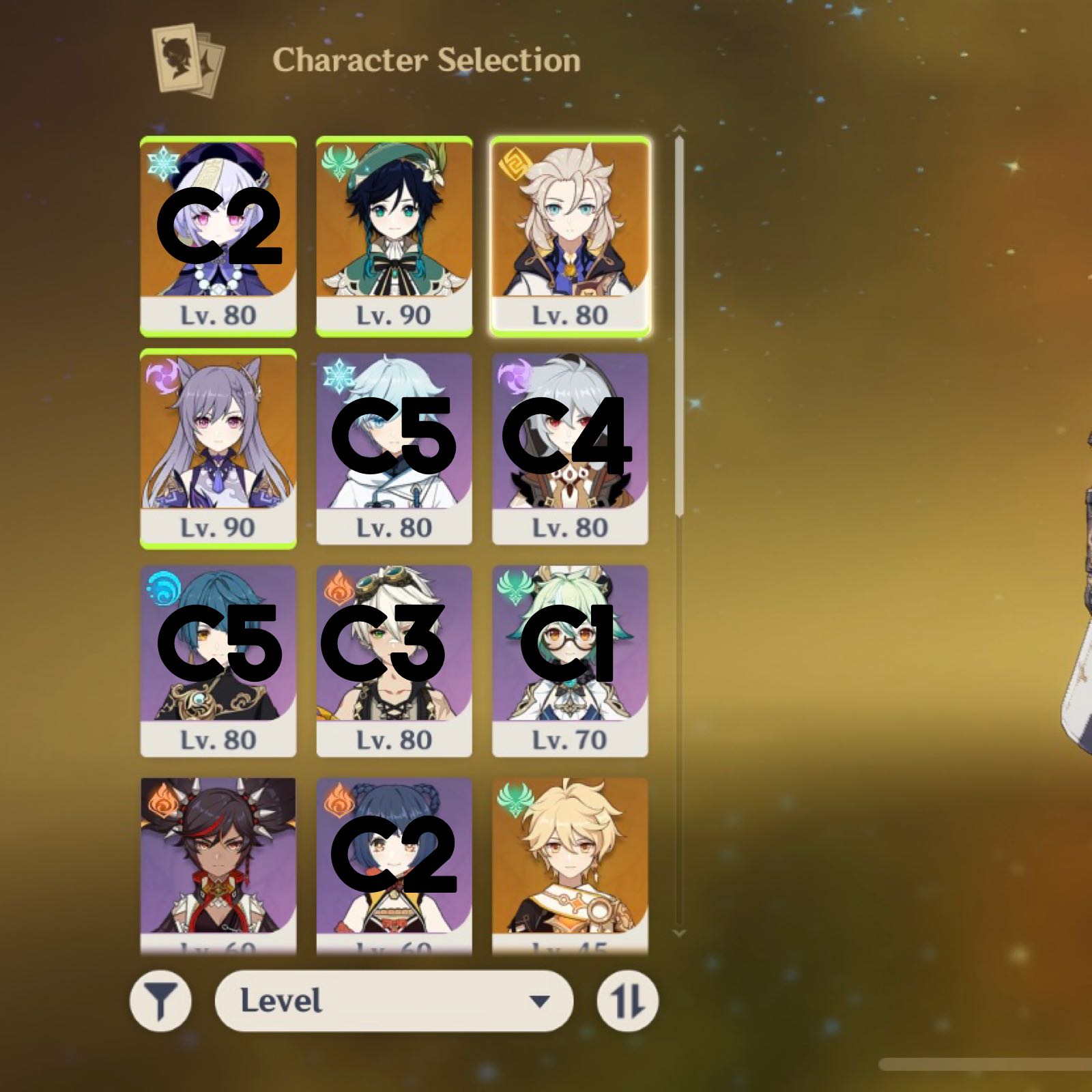The height and width of the screenshot is (1092, 1092).
Task: Select Chongyun, the Cryo character marked C5
Action: tap(394, 448)
